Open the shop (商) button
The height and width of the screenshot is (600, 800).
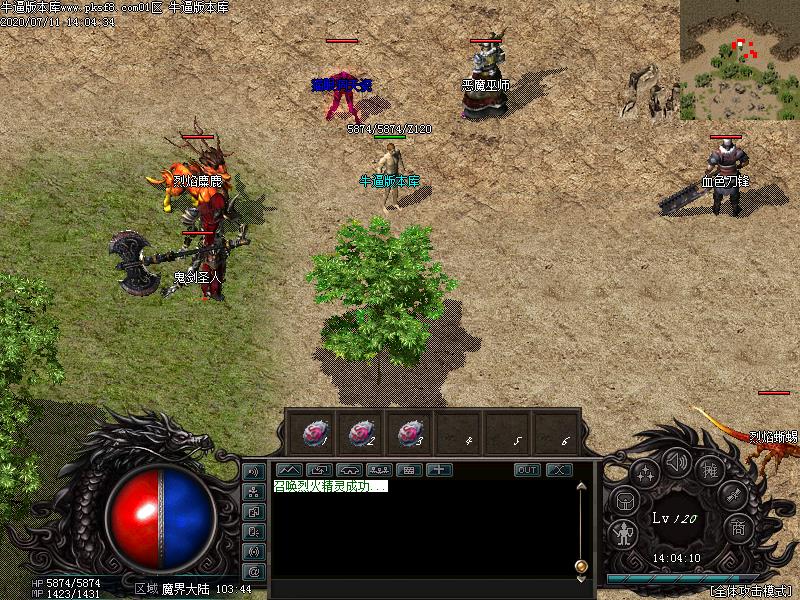pos(738,527)
